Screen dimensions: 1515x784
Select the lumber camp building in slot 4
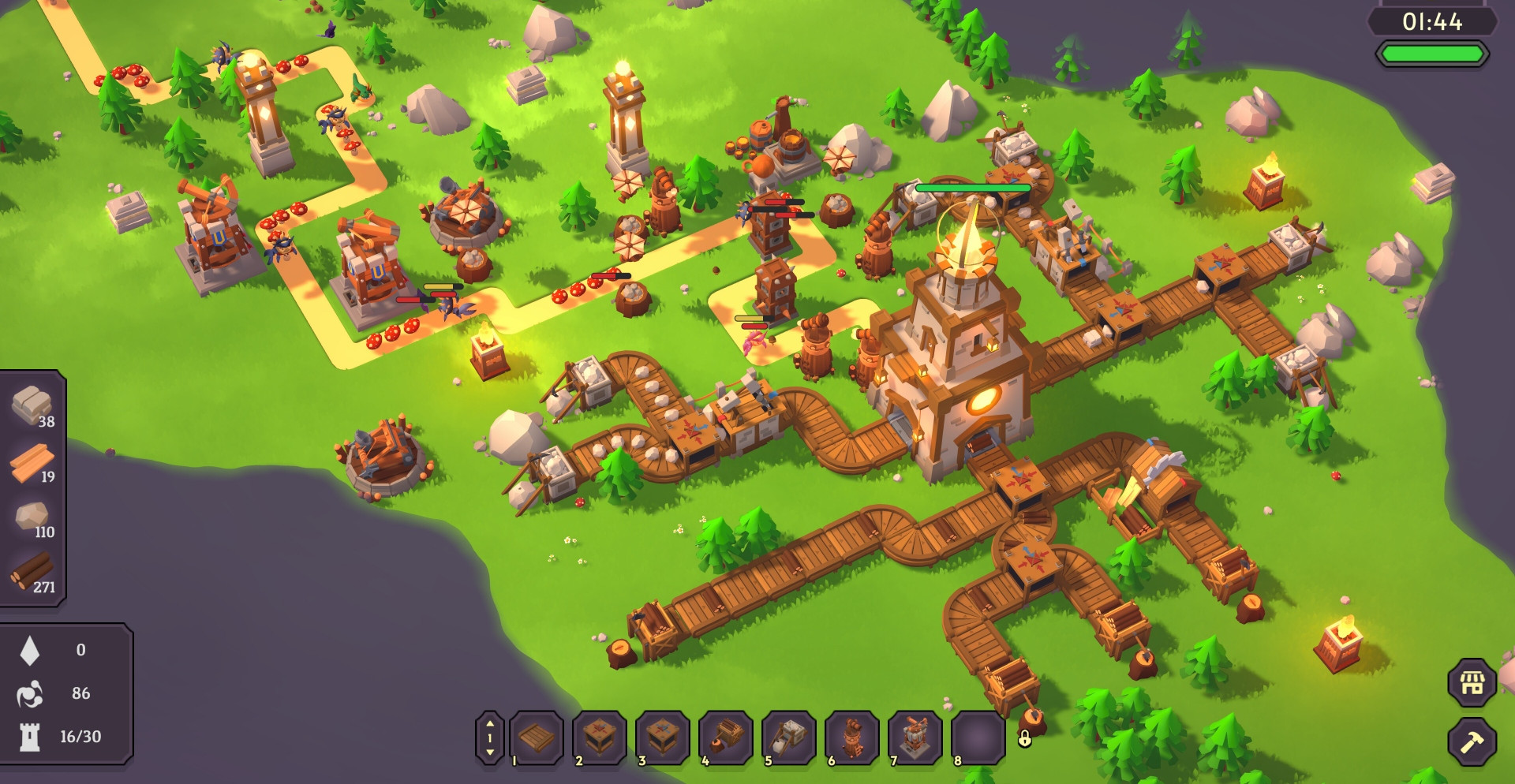click(x=726, y=738)
